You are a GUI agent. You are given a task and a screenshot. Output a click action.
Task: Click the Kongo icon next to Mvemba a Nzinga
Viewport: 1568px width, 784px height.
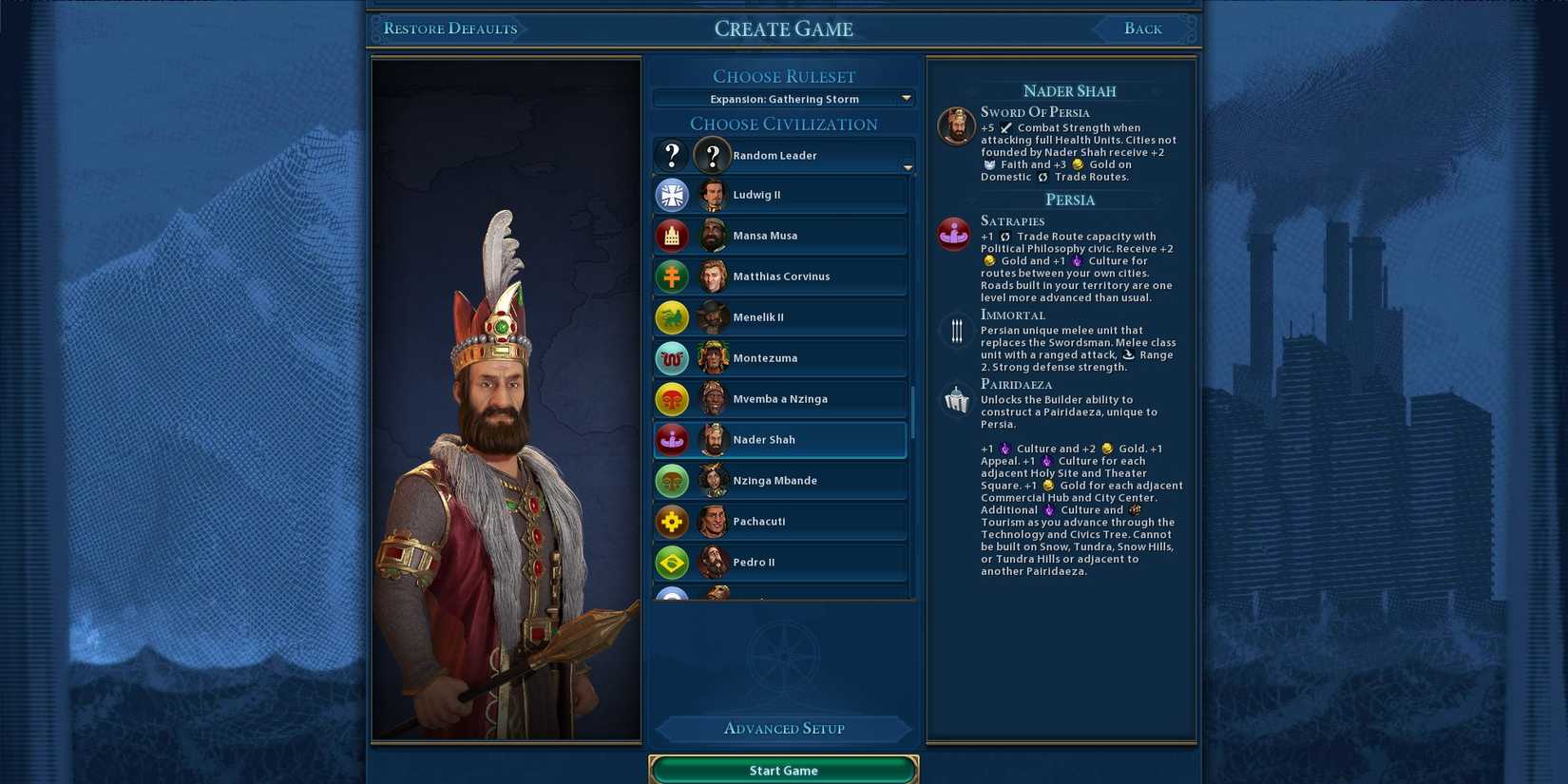[x=673, y=398]
